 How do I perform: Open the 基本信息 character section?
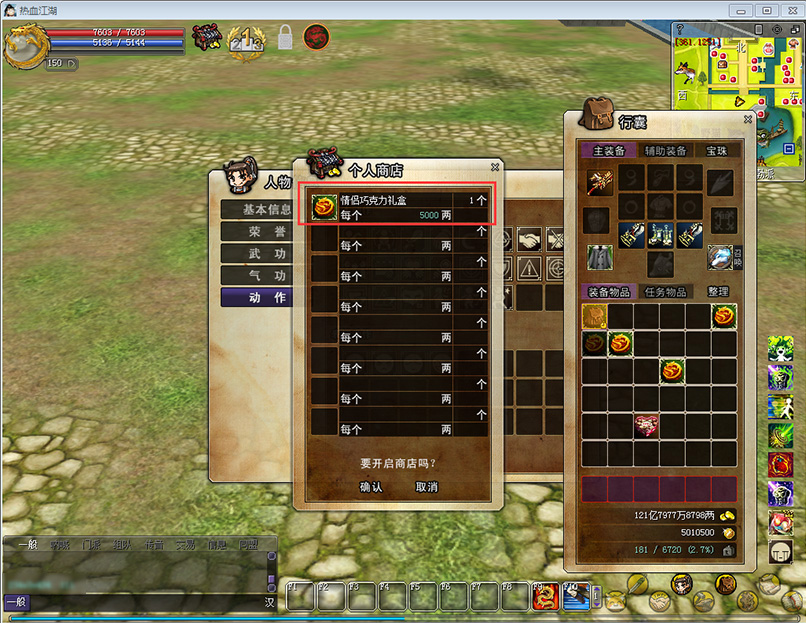tap(257, 210)
